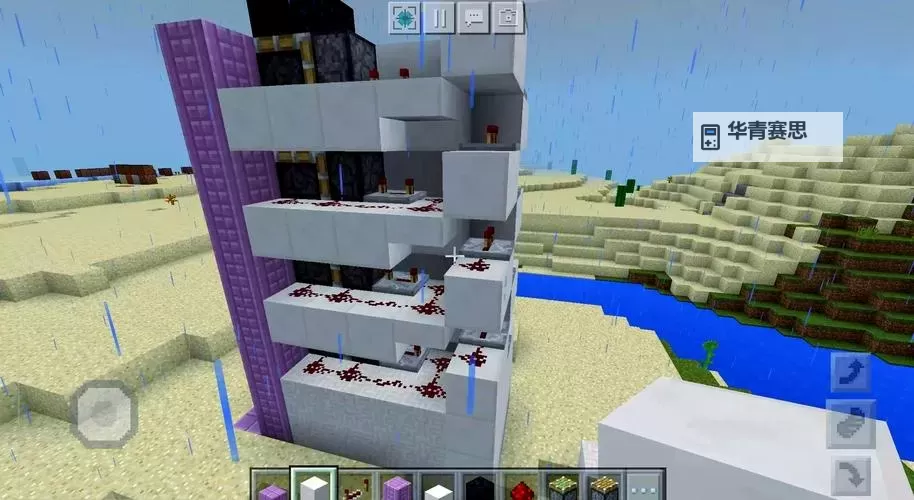Viewport: 914px width, 500px height.
Task: Click the 华青赛思 overlay label
Action: (x=767, y=132)
